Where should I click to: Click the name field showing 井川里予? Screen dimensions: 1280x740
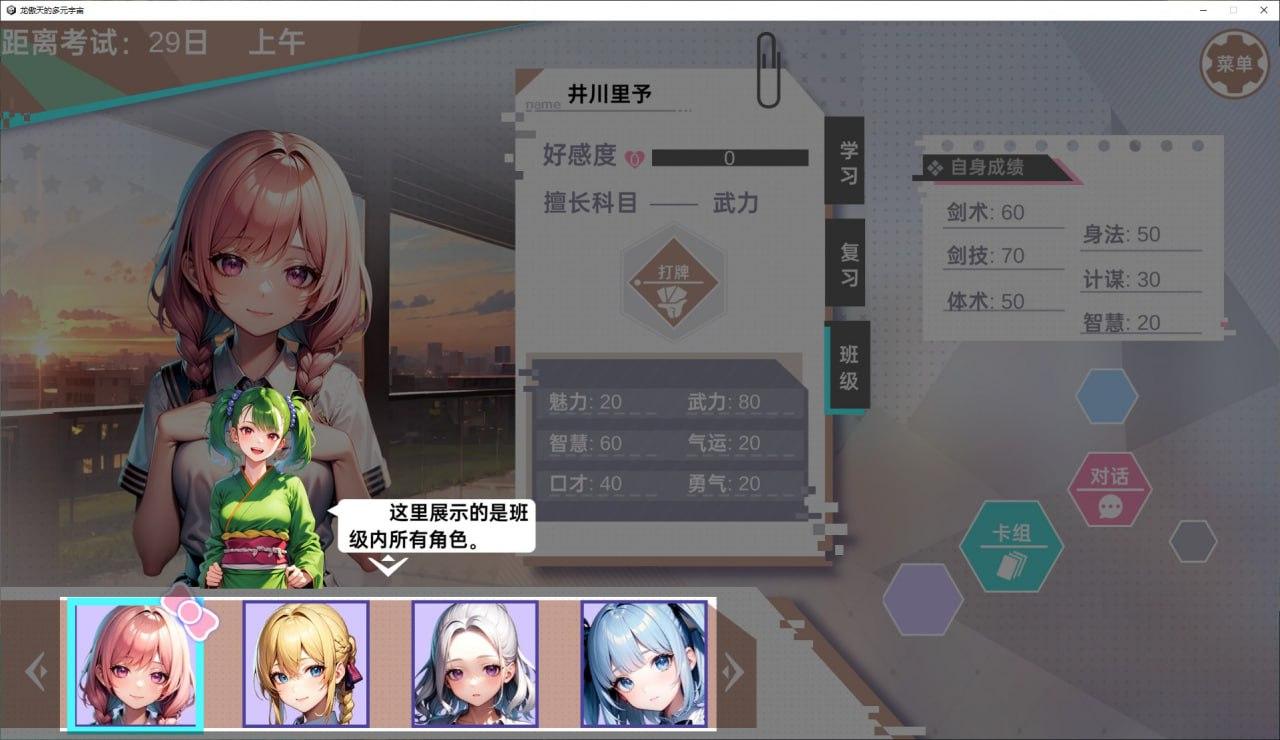(610, 90)
